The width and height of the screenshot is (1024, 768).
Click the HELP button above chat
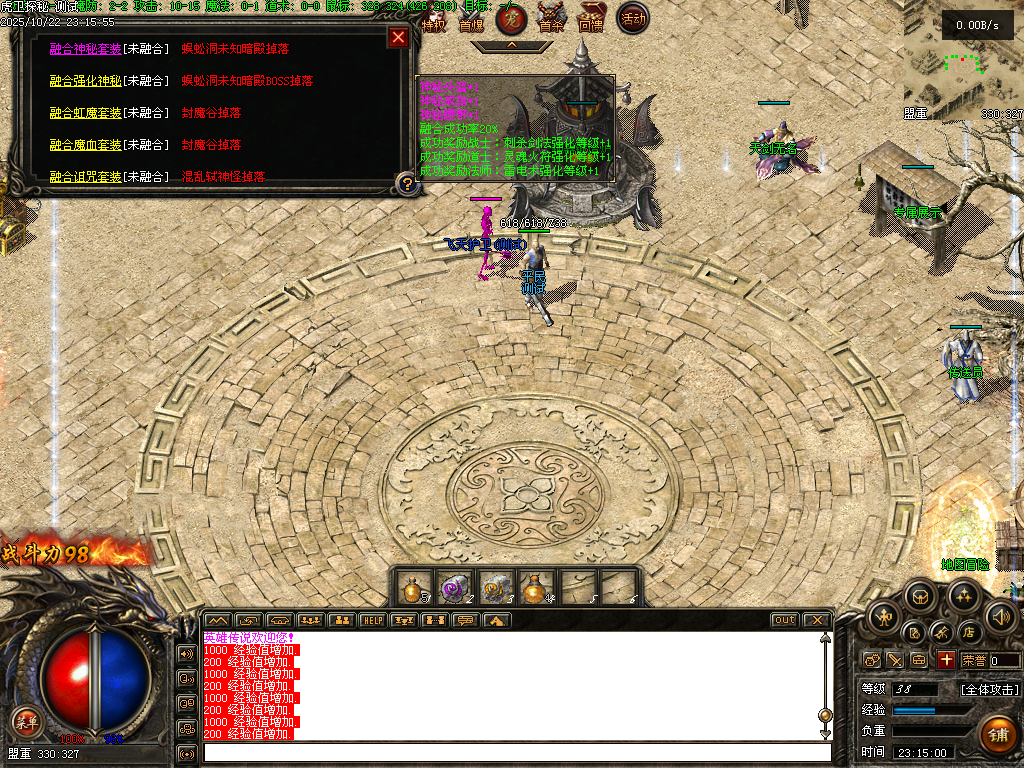coord(372,620)
